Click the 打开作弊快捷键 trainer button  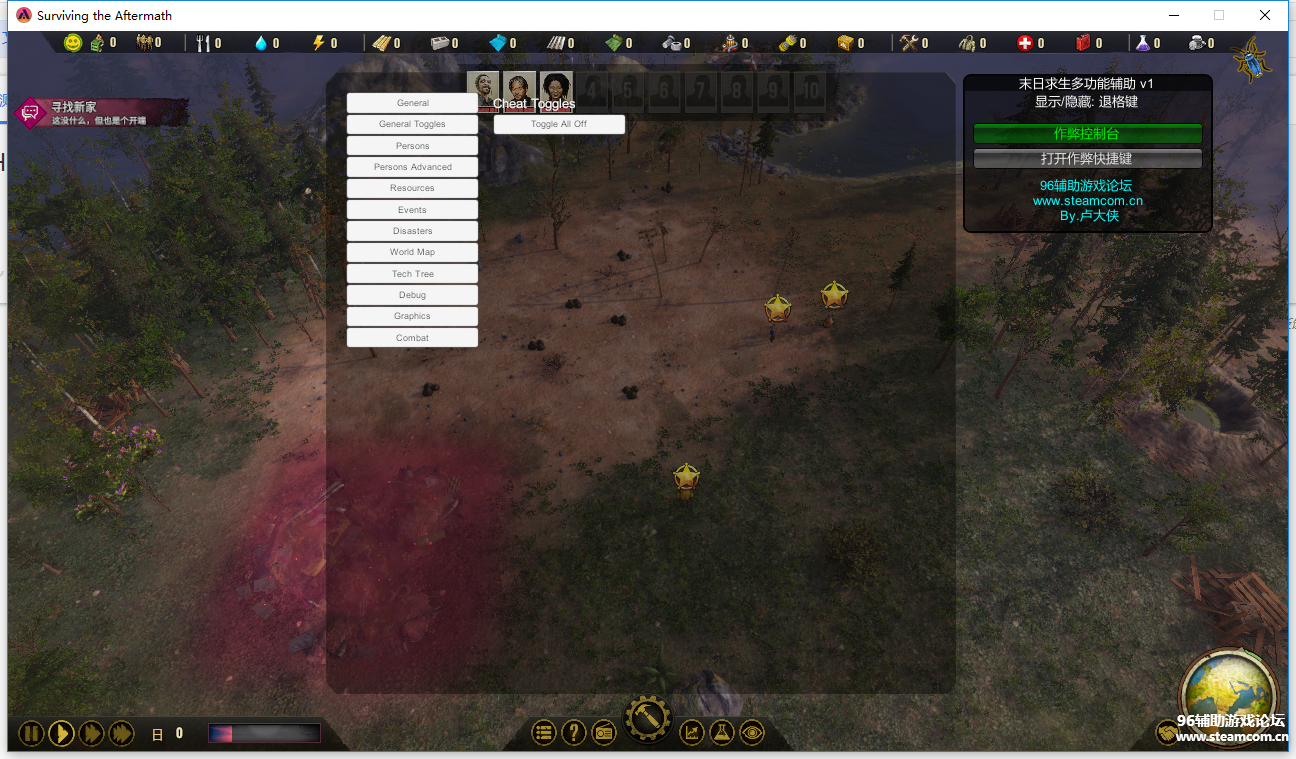[x=1087, y=159]
